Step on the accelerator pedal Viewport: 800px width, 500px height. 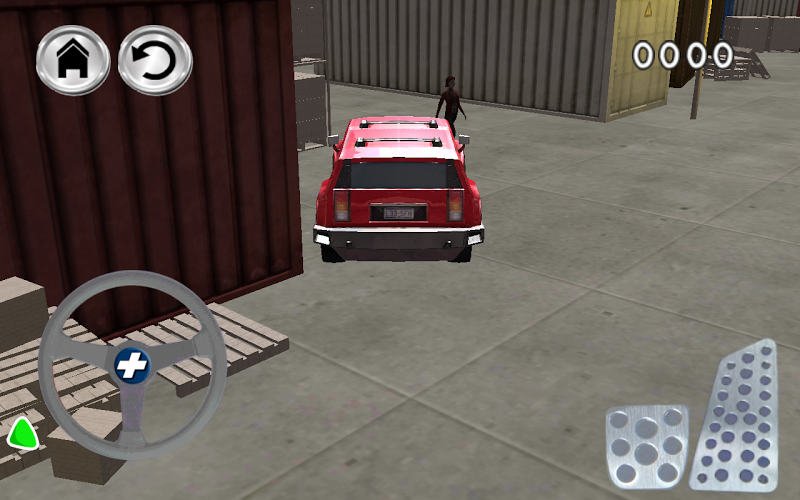[740, 415]
